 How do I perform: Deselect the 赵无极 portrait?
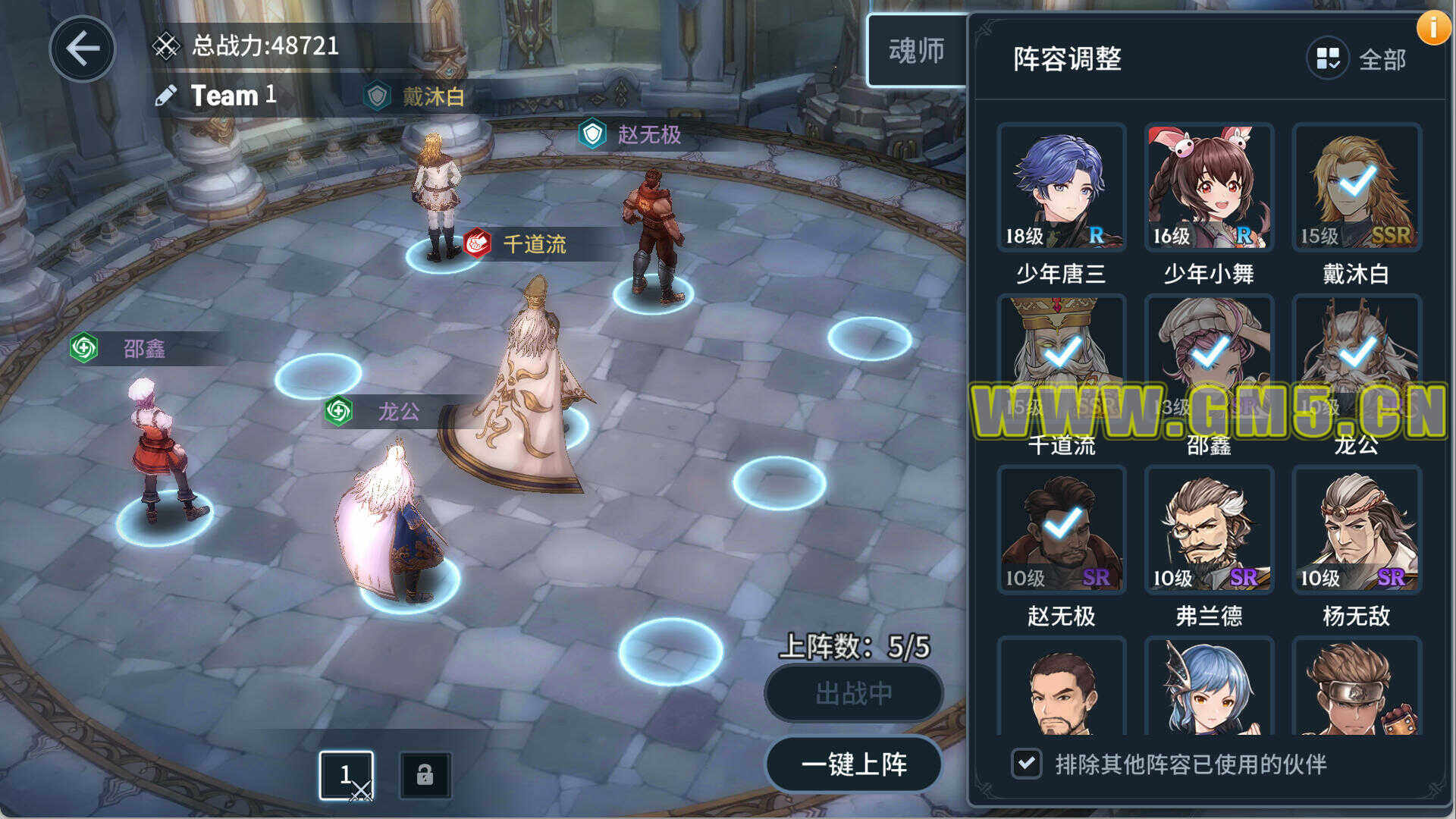[x=1061, y=530]
